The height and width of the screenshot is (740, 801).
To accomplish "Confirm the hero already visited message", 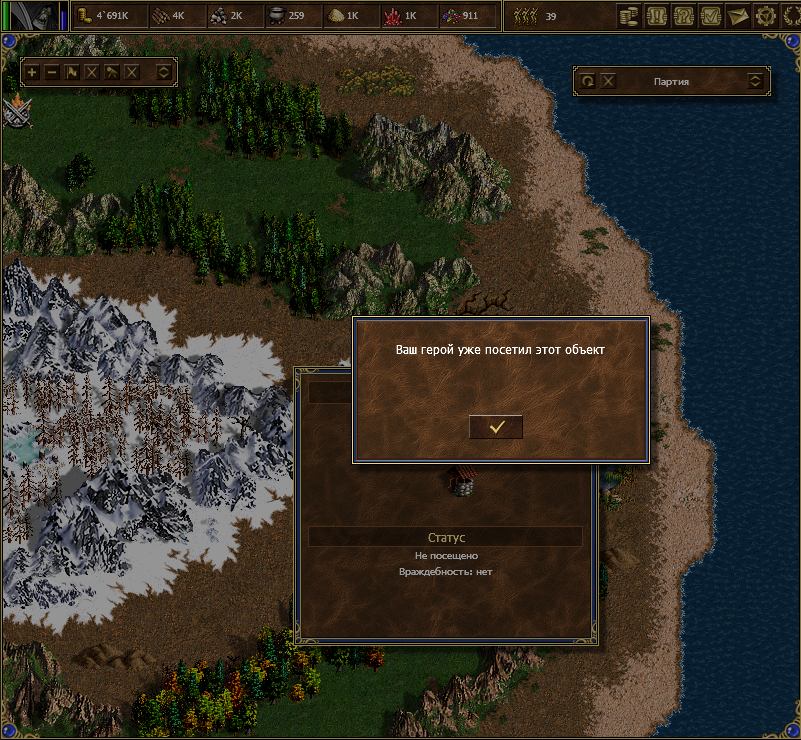I will [x=496, y=426].
